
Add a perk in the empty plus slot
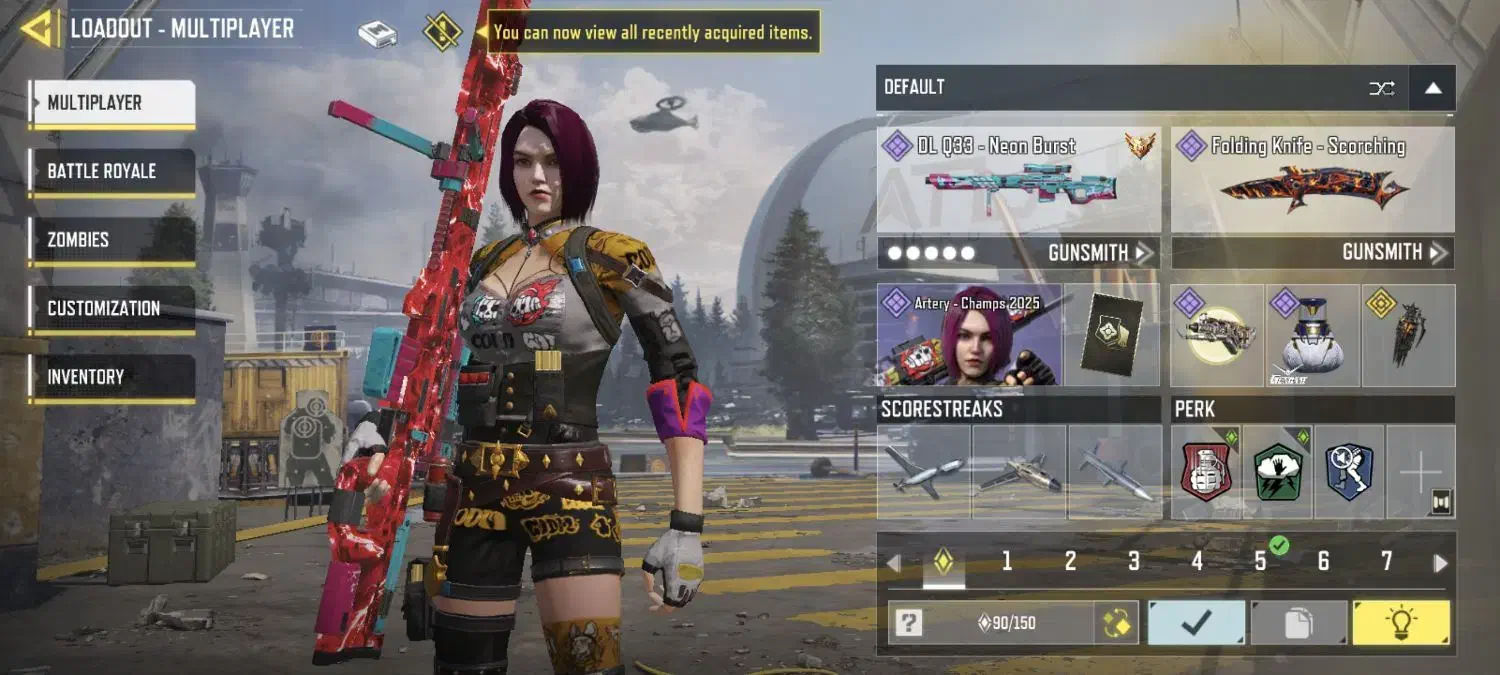point(1420,472)
